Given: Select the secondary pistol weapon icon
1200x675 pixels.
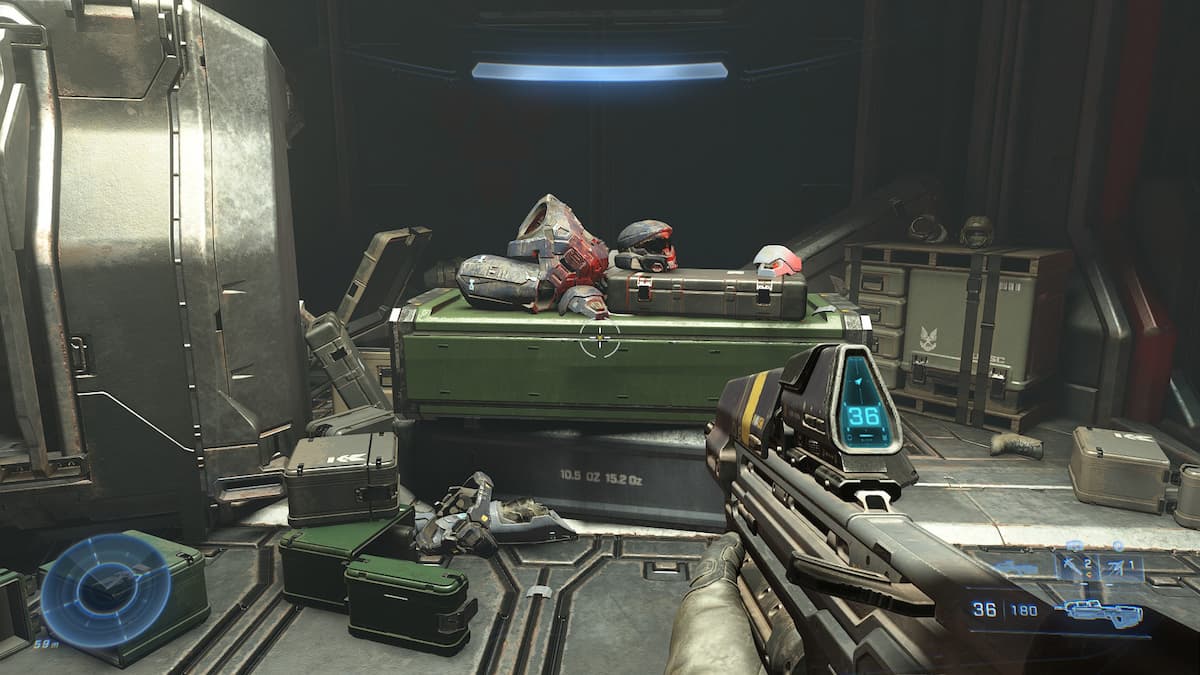Looking at the screenshot, I should point(1016,568).
